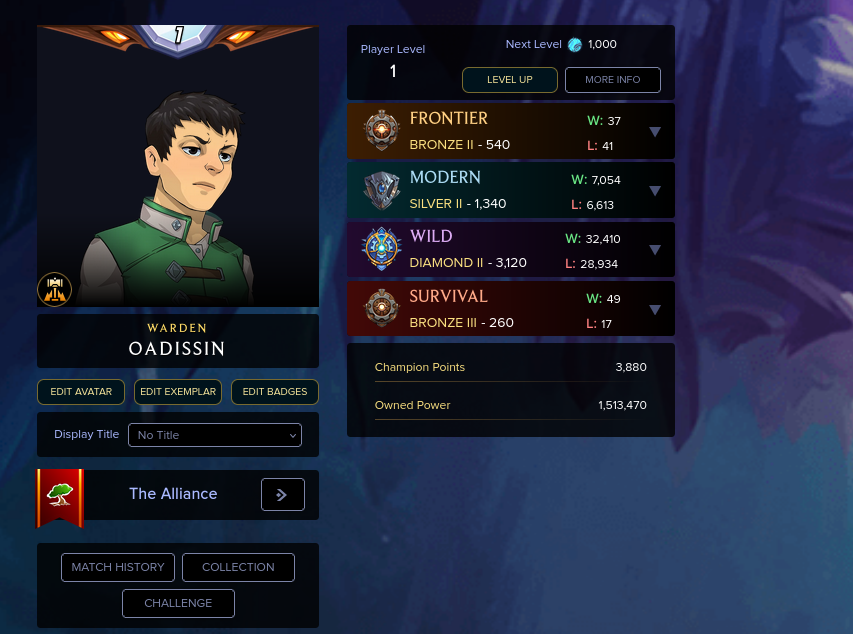The image size is (853, 634).
Task: Expand the Frontier league row arrow
Action: [655, 131]
